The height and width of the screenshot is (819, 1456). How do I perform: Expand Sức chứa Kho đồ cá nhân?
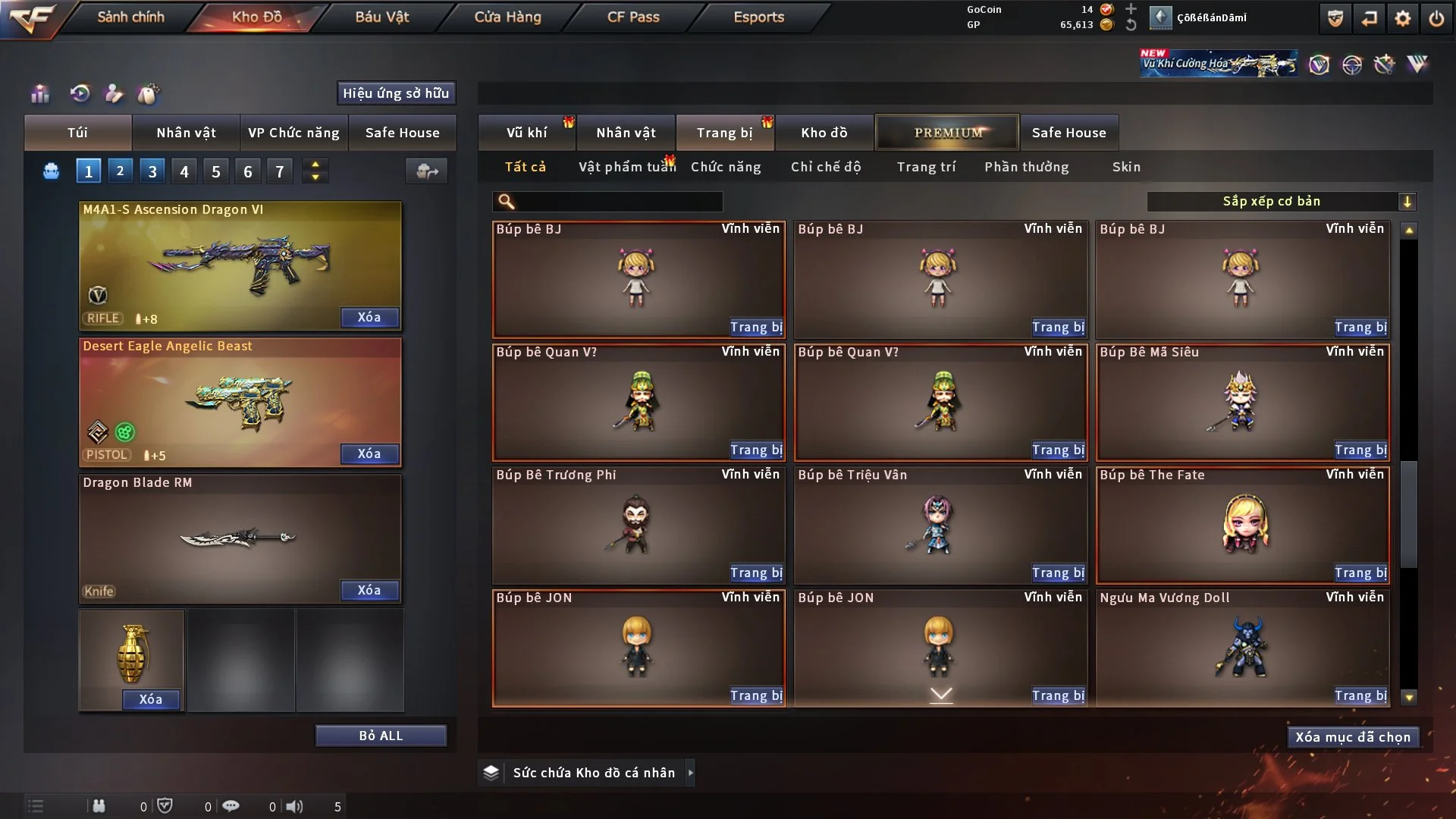(x=690, y=773)
